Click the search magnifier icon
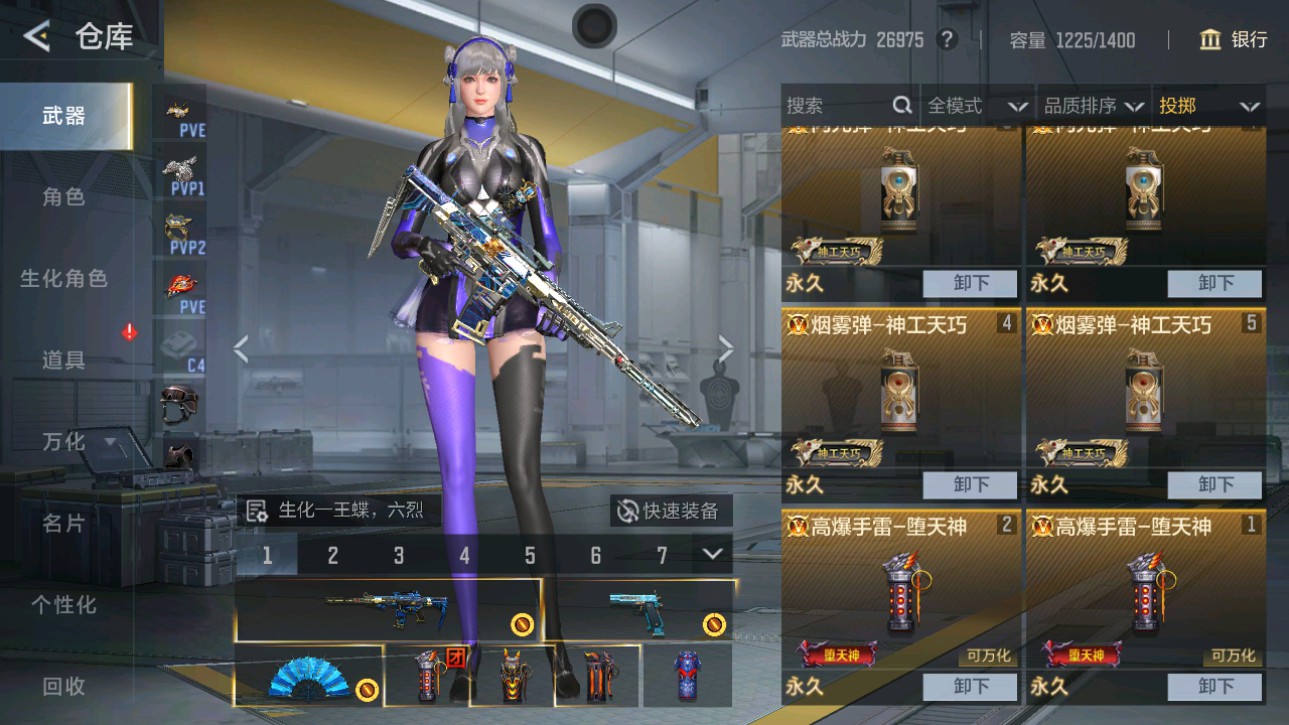This screenshot has height=725, width=1289. click(903, 104)
